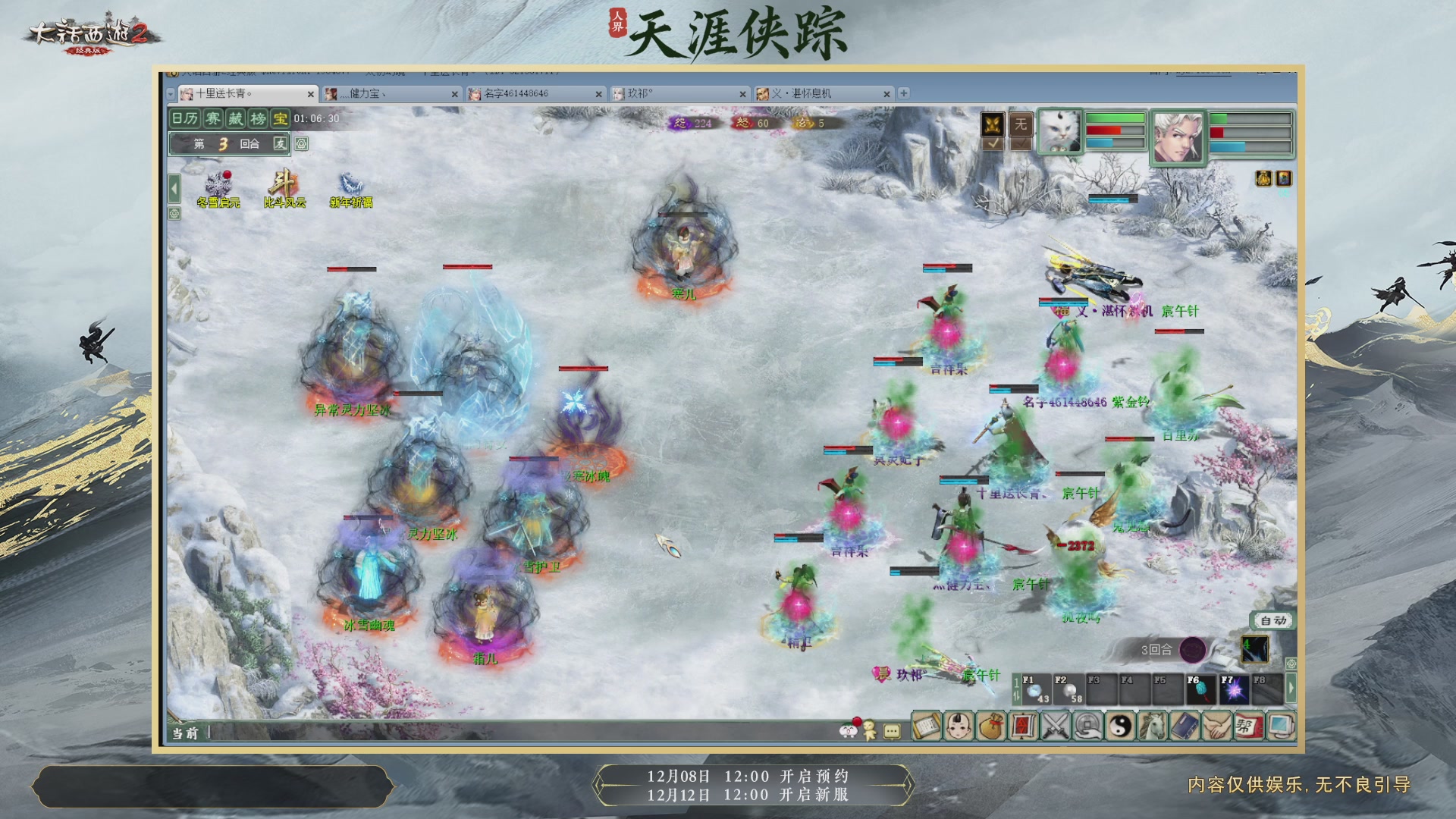1456x819 pixels.
Task: Open the dropdown arrow left of the tabs
Action: click(x=170, y=93)
